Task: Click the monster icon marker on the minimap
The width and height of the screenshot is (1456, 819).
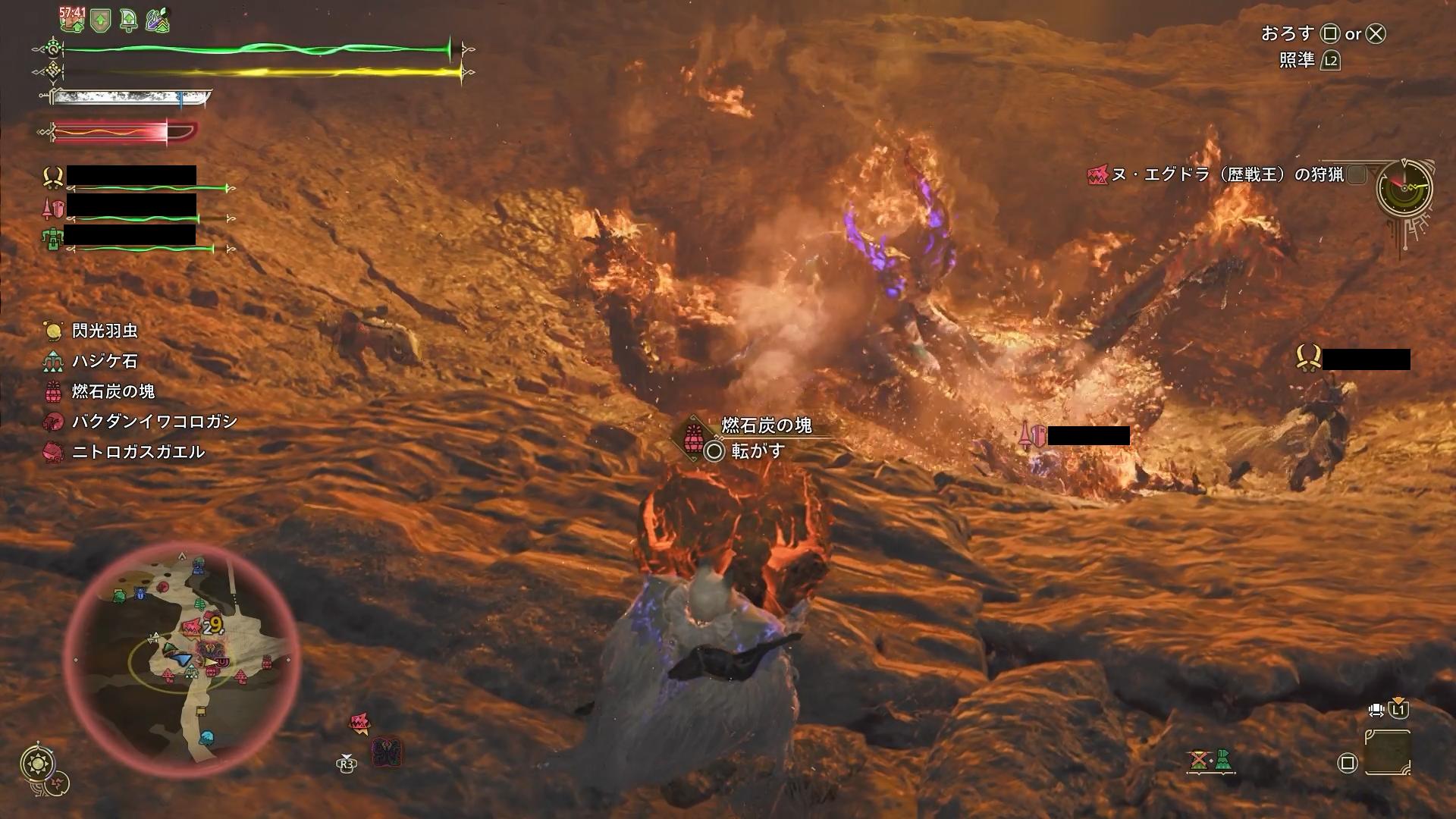Action: (192, 626)
